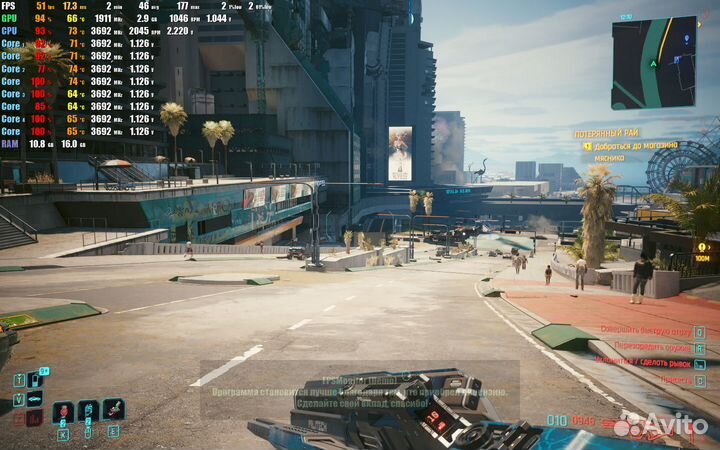
Task: Click the blue marker on the minimap
Action: [x=687, y=38]
